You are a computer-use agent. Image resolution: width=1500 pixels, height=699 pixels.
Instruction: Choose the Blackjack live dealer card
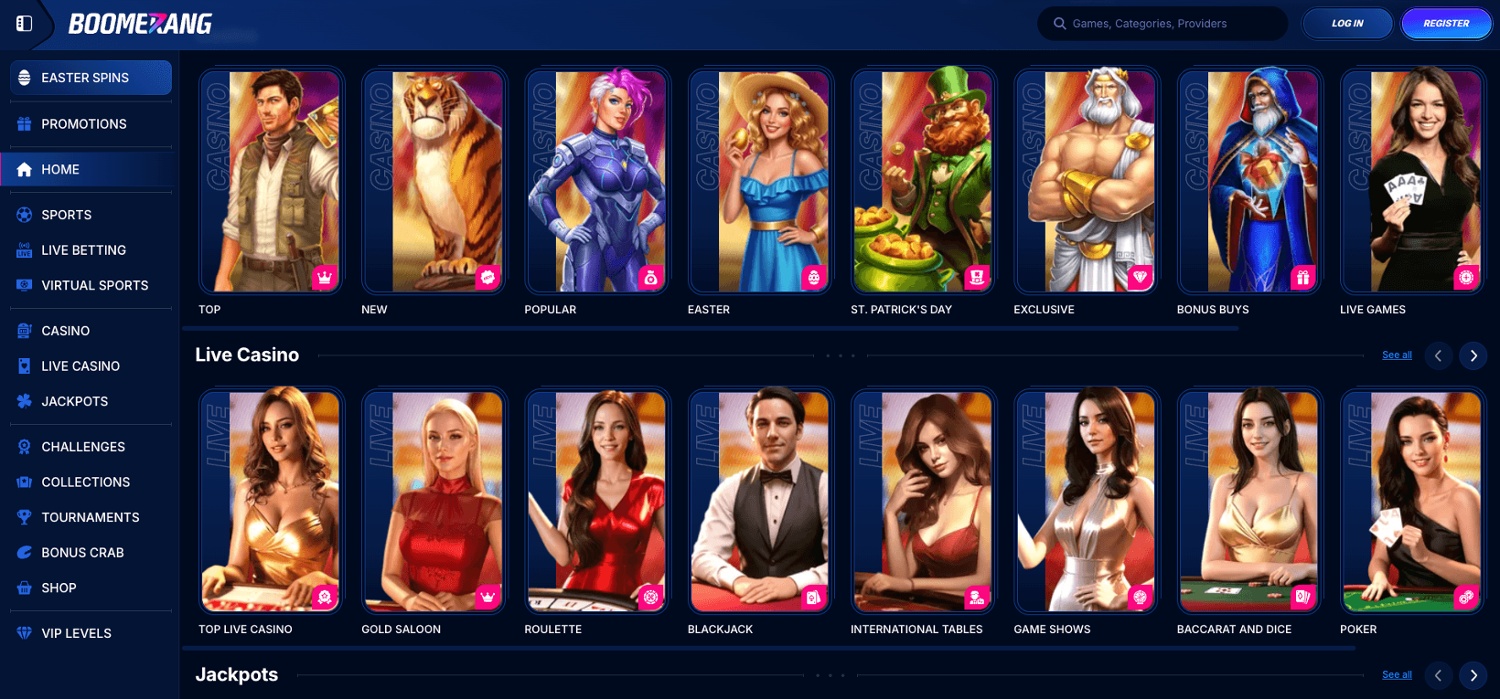(759, 500)
